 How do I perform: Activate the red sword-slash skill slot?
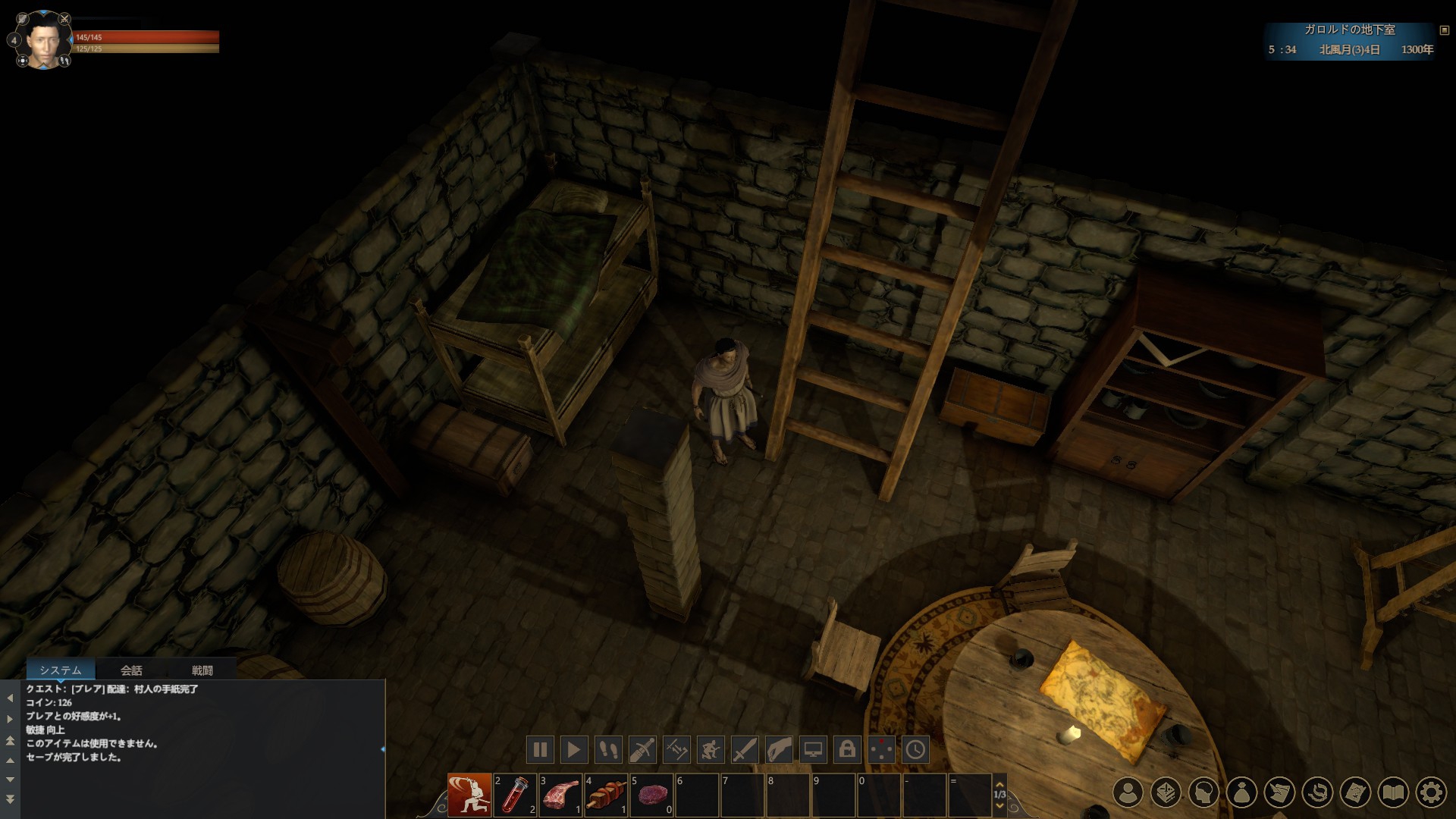[x=469, y=795]
